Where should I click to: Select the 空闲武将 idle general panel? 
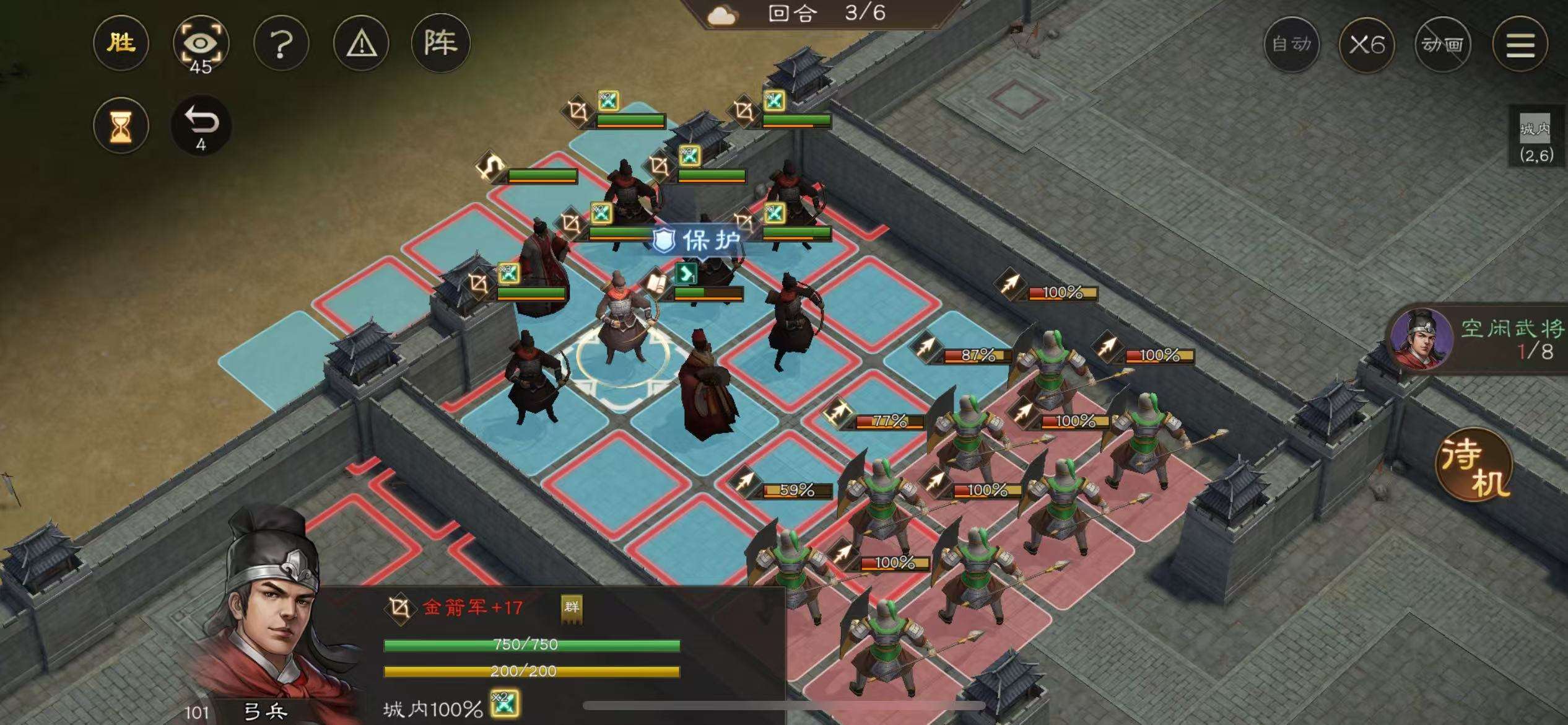[x=1480, y=340]
